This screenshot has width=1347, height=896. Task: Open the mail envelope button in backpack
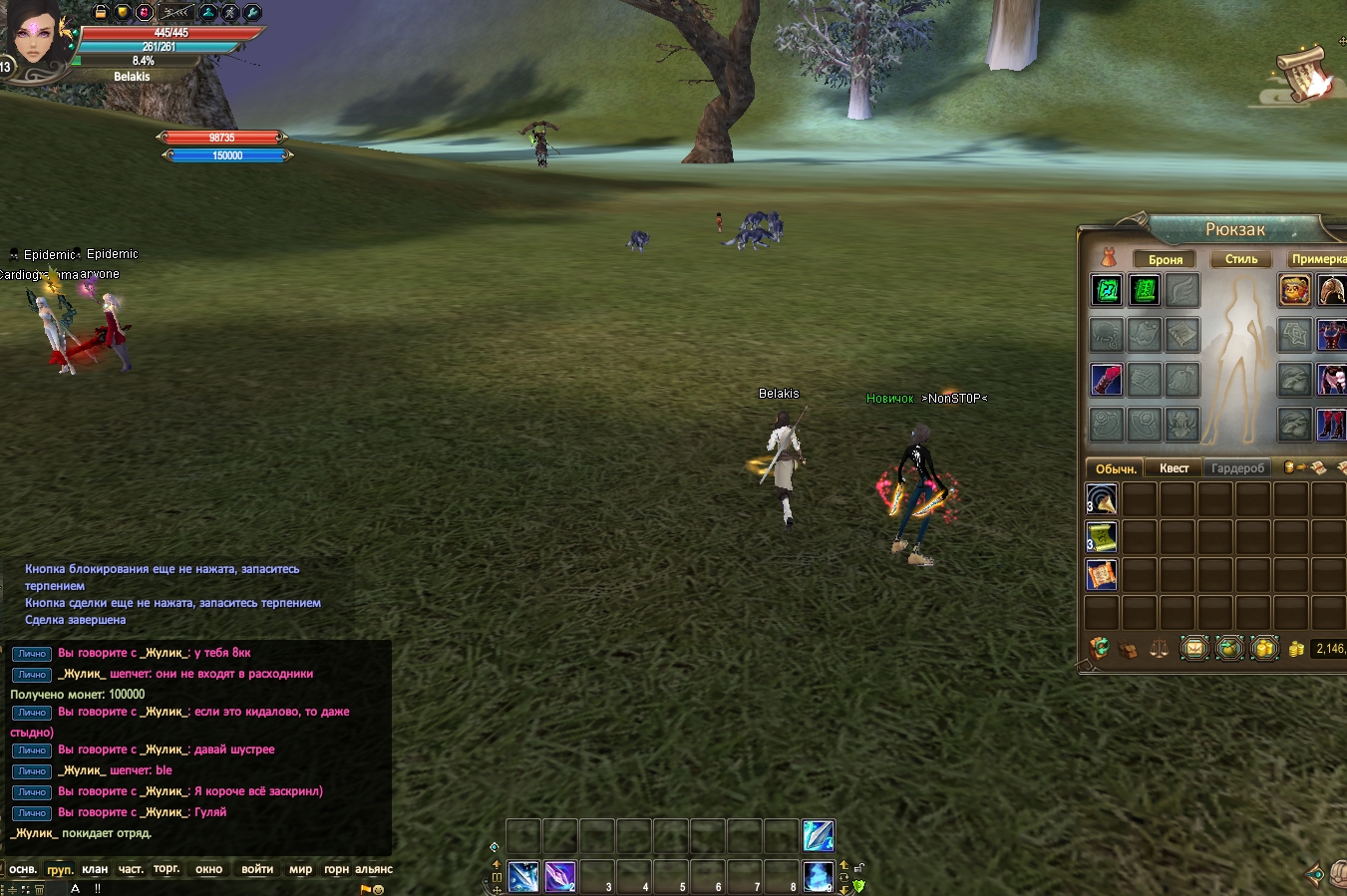tap(1193, 649)
